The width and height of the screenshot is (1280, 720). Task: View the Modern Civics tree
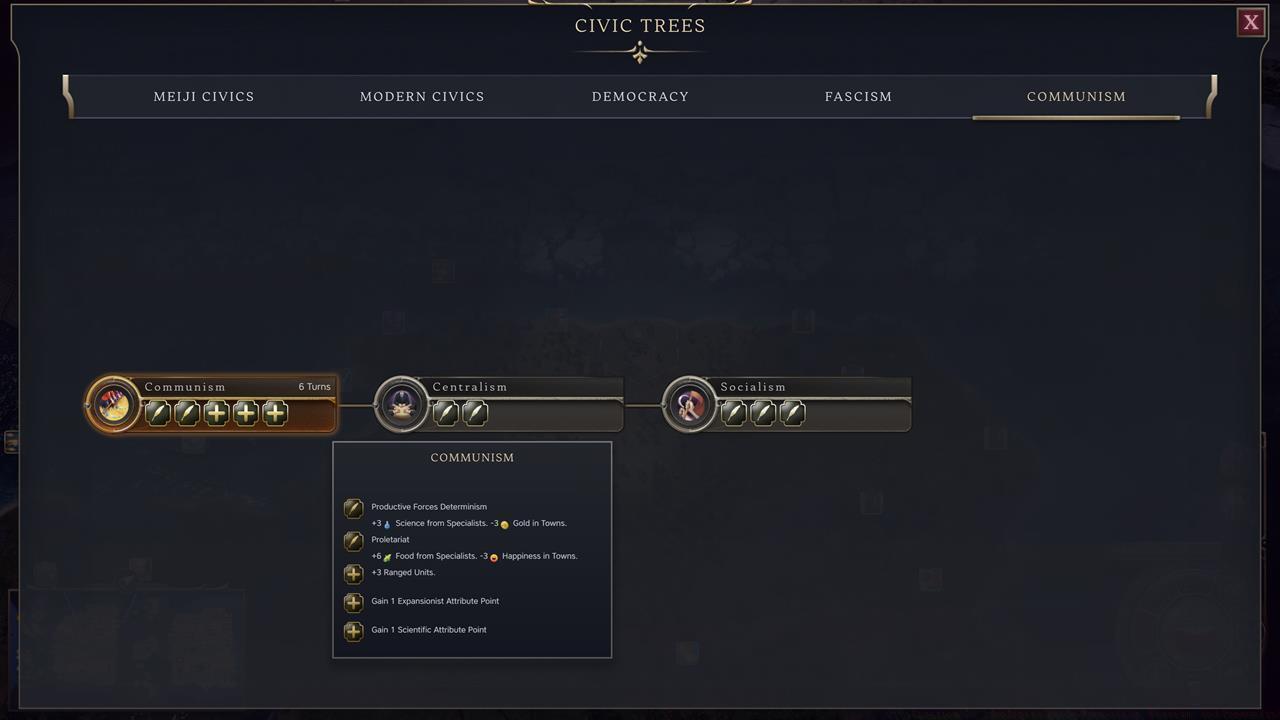tap(422, 96)
